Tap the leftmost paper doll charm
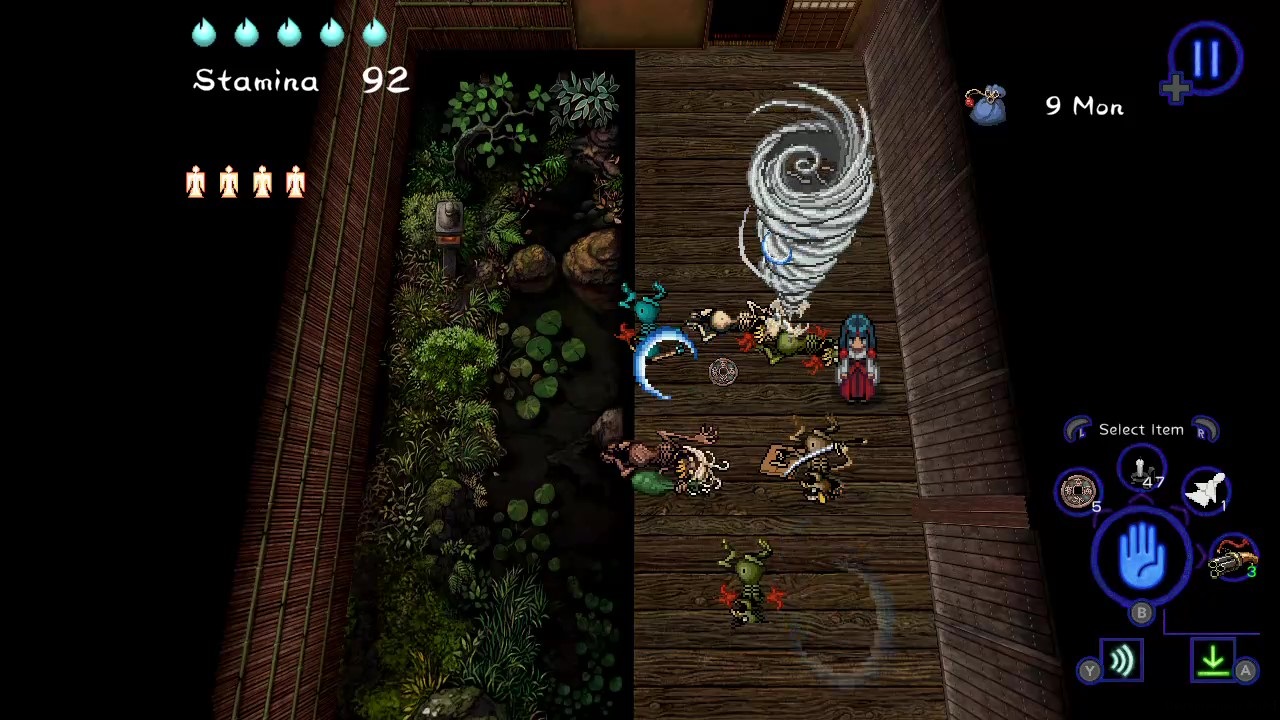The width and height of the screenshot is (1280, 720). pyautogui.click(x=196, y=182)
